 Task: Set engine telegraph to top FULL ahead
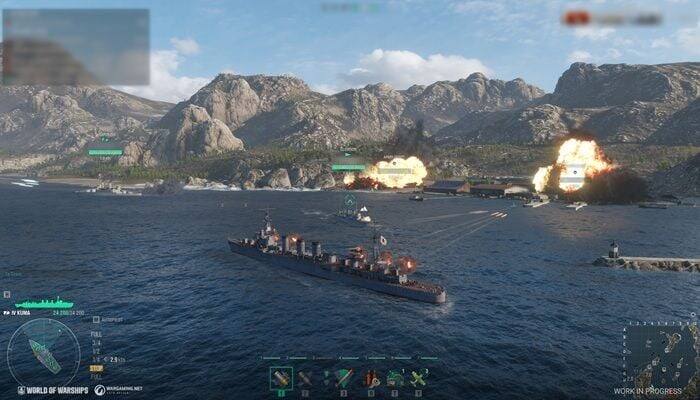point(96,333)
